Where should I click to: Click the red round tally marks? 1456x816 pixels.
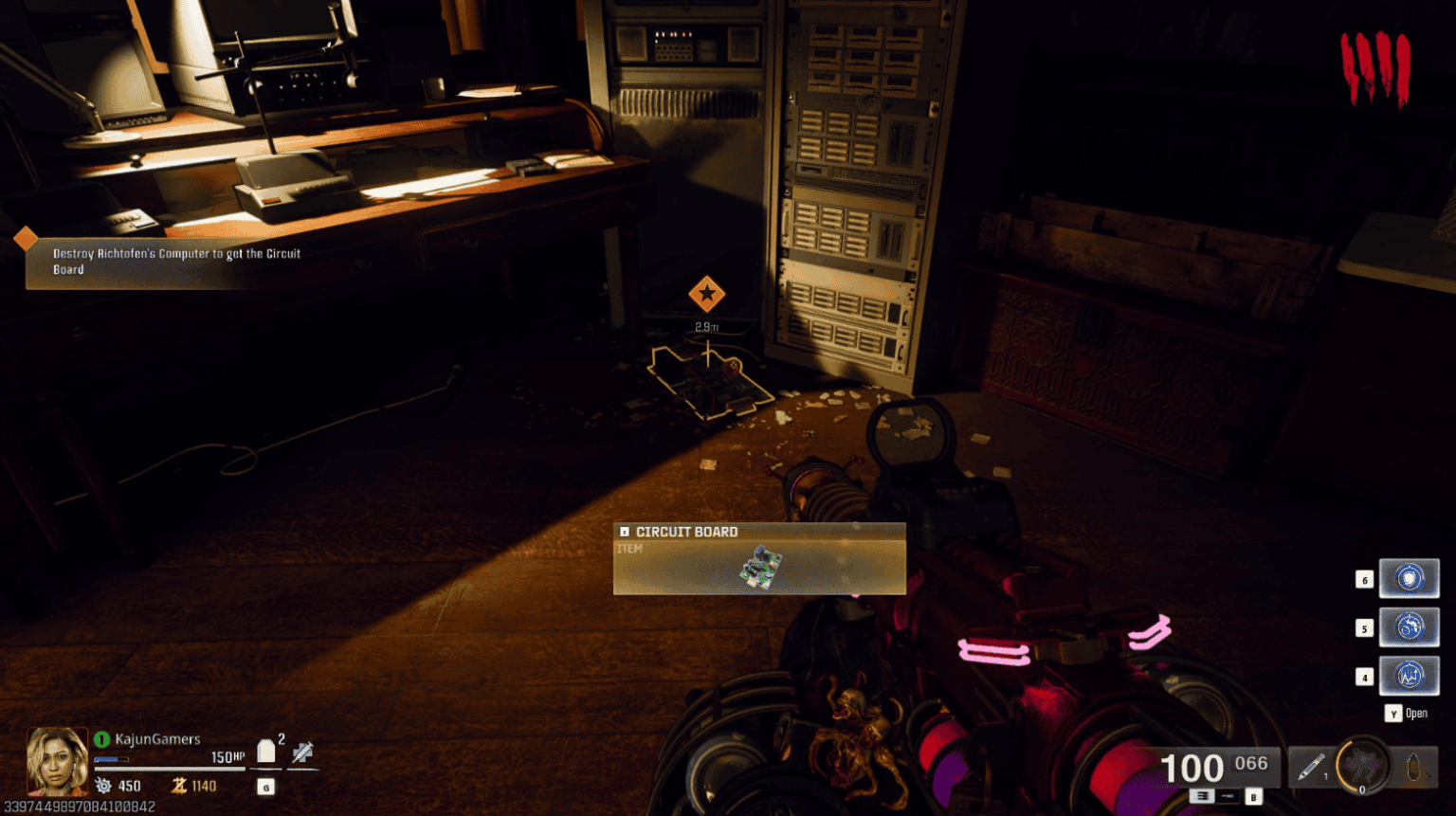pos(1374,68)
